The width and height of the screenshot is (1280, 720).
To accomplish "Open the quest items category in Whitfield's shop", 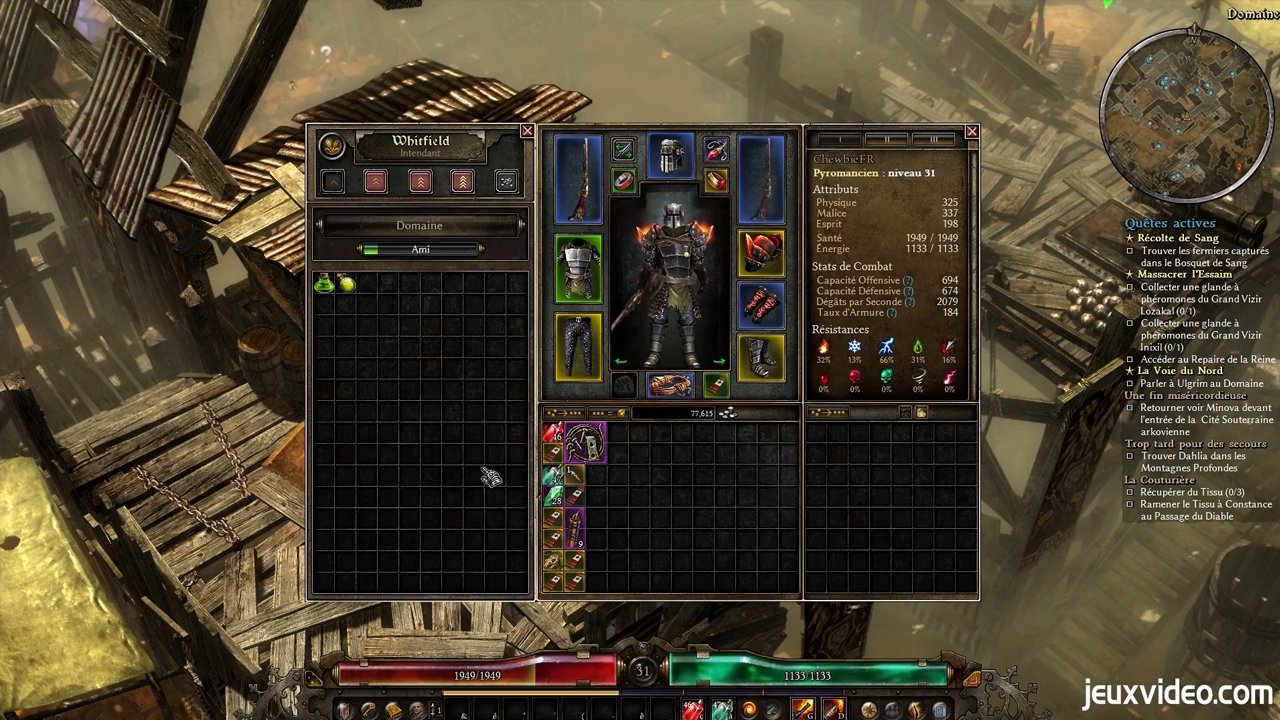I will pos(507,181).
